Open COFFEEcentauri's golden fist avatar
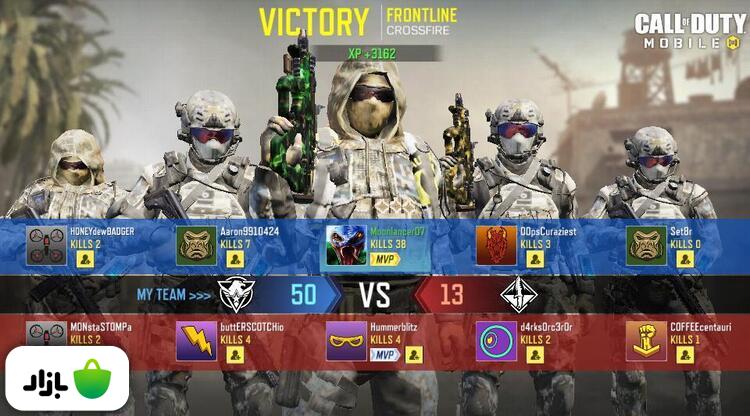Screen dimensions: 750x416 (646, 341)
